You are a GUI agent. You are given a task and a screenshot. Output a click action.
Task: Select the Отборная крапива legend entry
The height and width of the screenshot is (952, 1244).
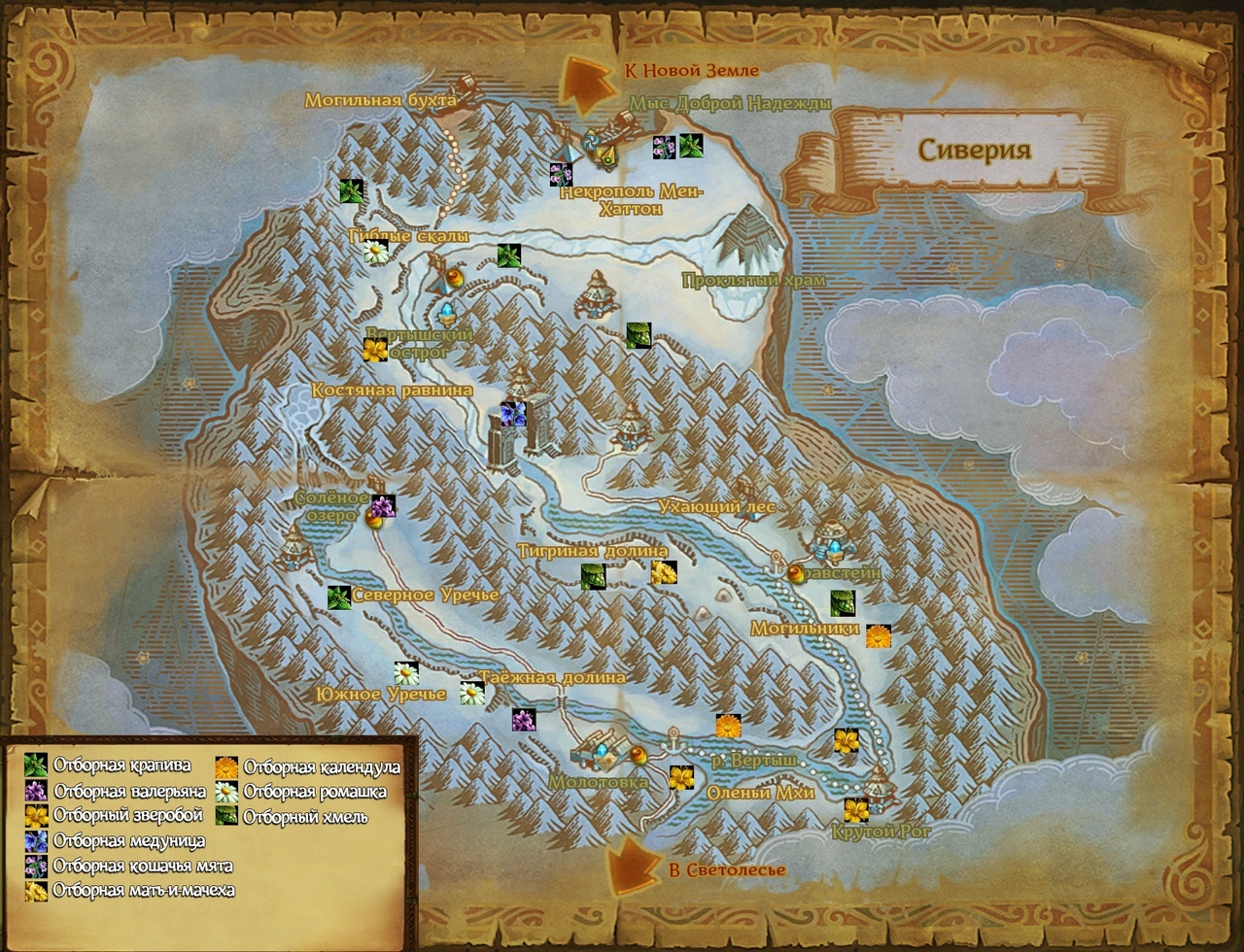click(36, 765)
